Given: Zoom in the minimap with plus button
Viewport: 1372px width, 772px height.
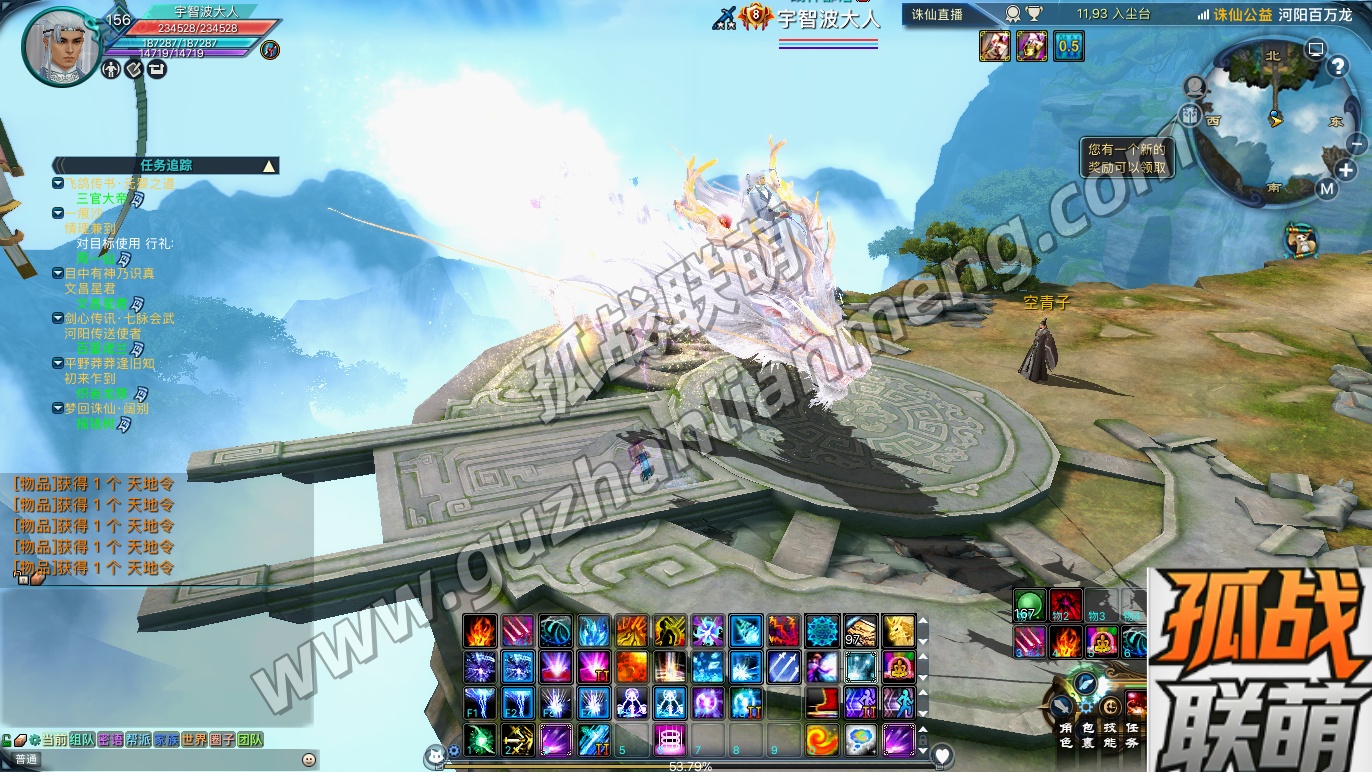Looking at the screenshot, I should 1345,170.
